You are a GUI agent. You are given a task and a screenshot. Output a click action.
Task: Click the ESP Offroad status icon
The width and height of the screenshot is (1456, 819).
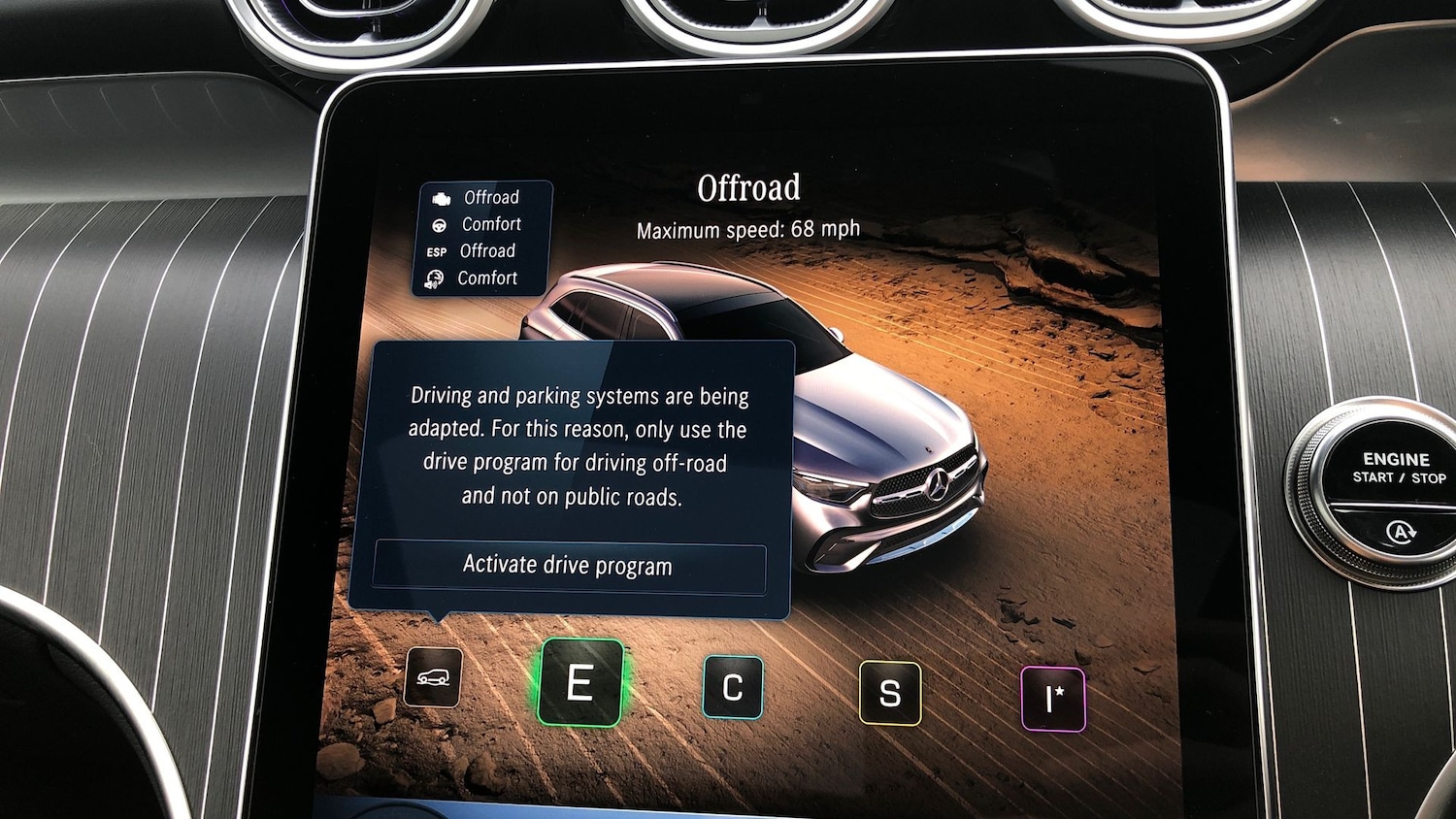(438, 250)
